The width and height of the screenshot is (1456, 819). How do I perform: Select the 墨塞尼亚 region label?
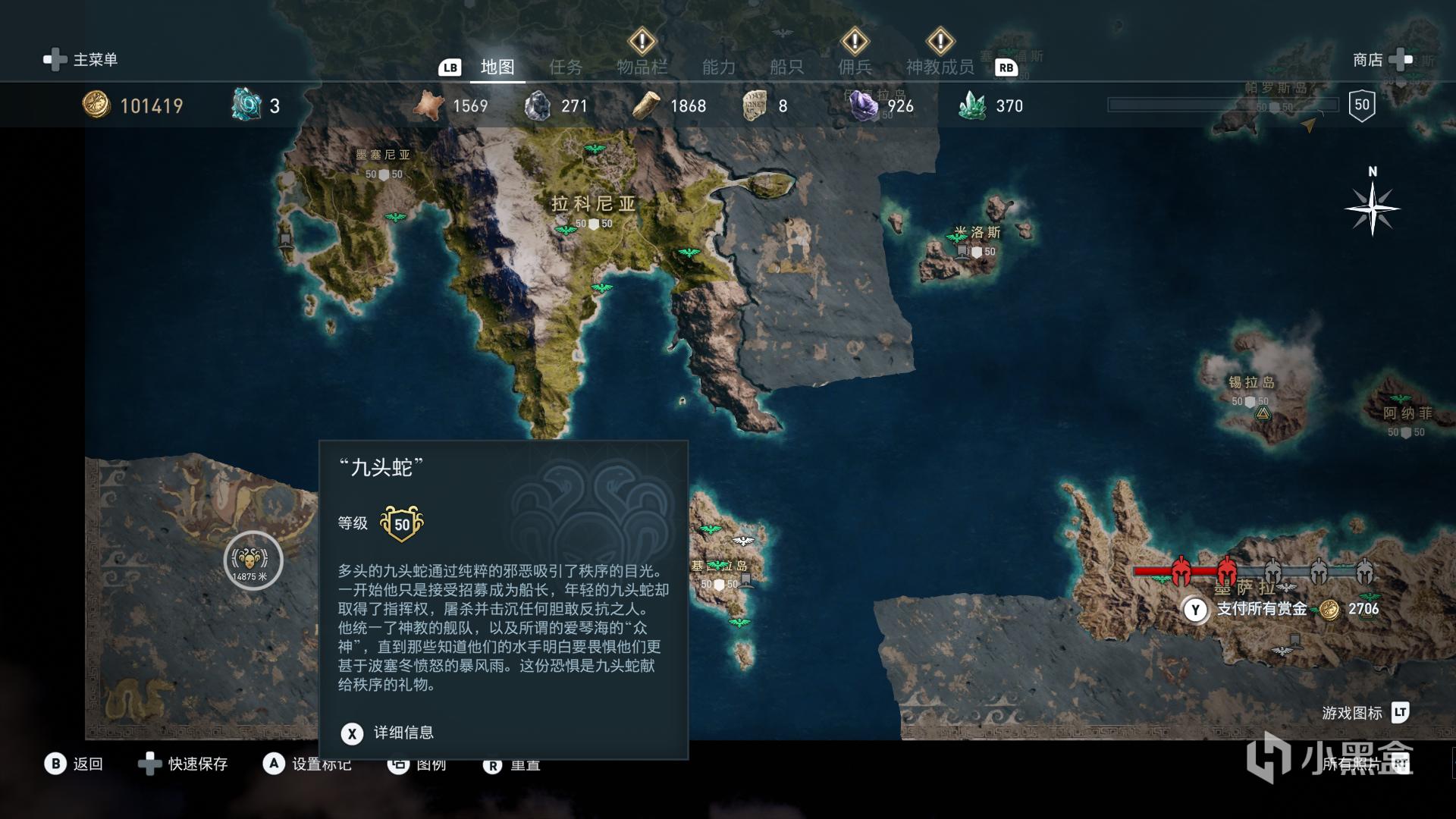[383, 155]
